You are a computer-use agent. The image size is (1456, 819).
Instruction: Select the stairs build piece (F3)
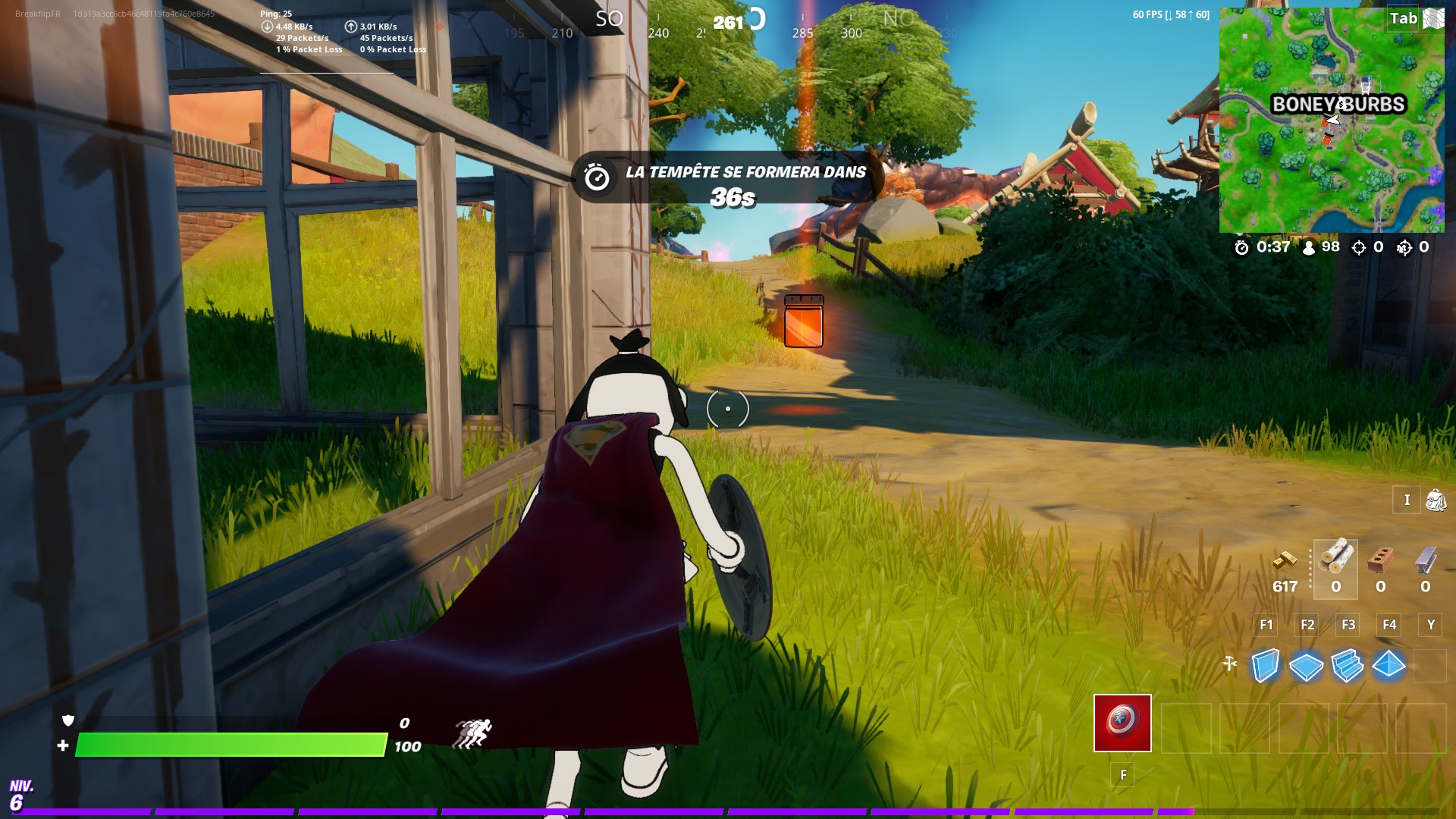[x=1347, y=666]
